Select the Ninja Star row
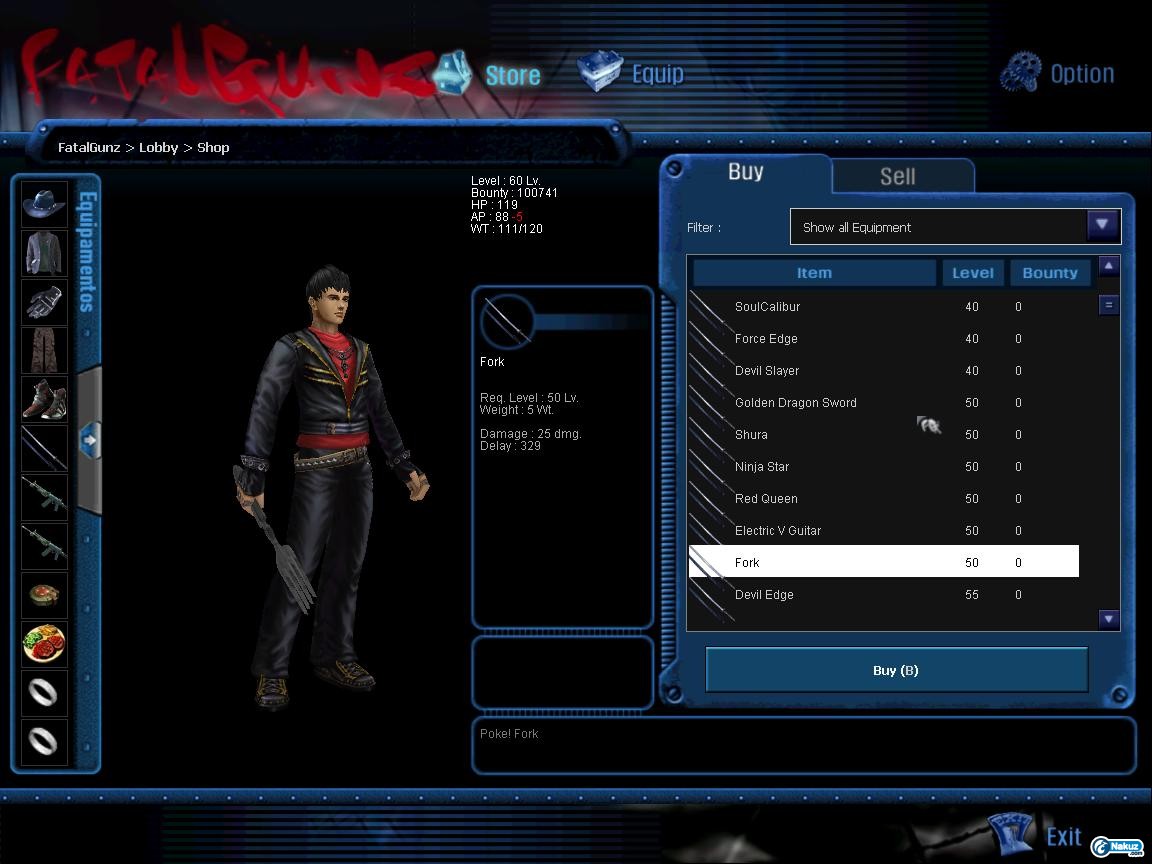Viewport: 1152px width, 864px height. (762, 467)
